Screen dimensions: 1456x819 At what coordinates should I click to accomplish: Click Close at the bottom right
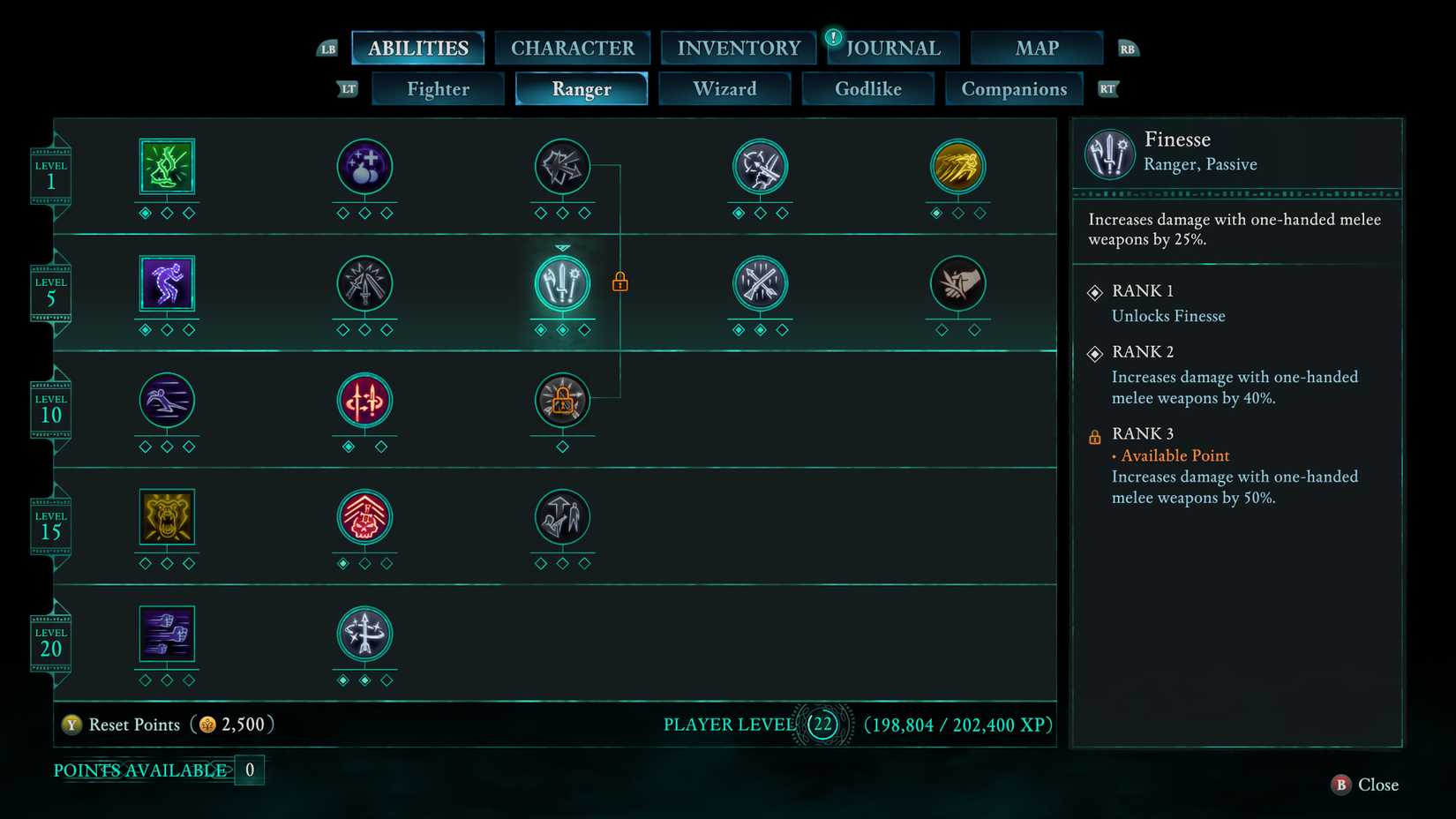[1364, 785]
